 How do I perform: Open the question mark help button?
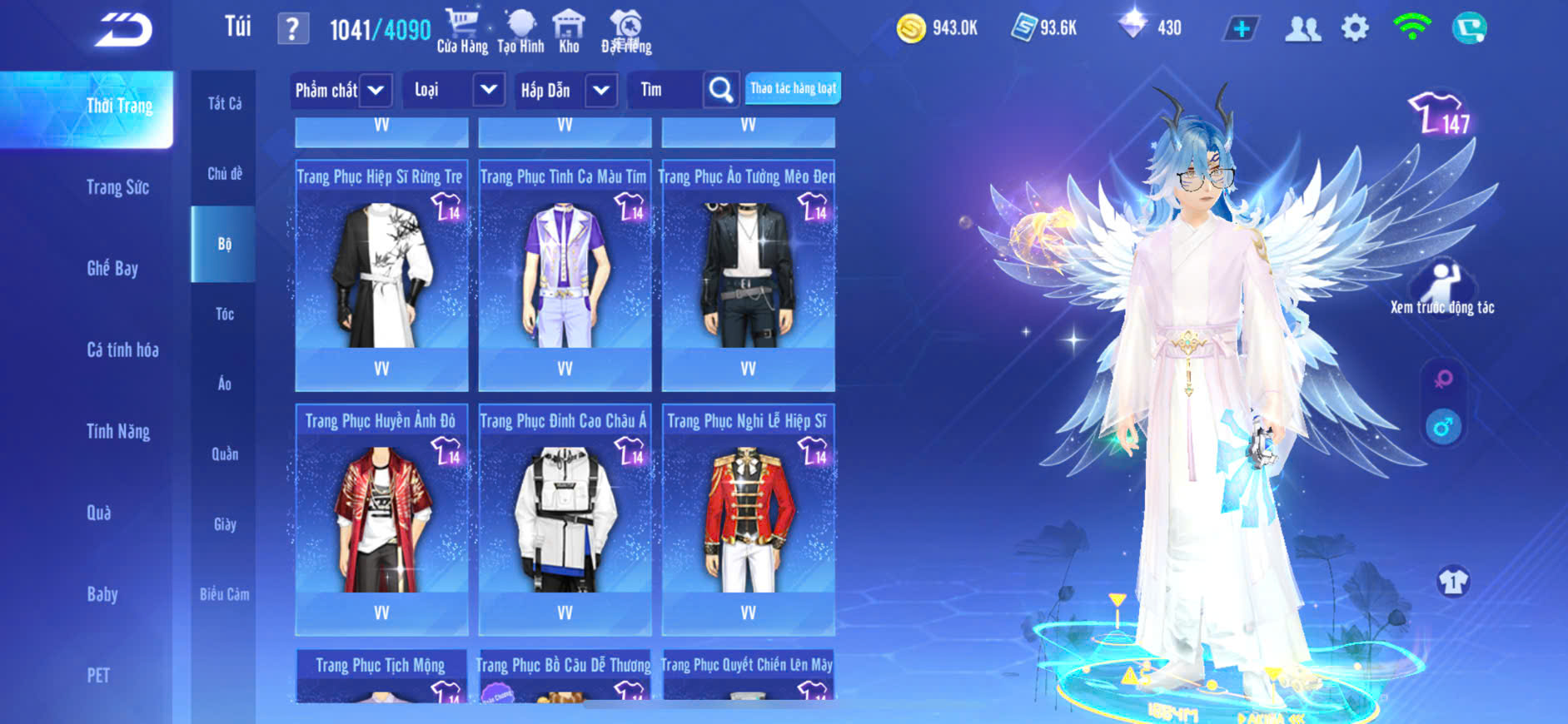point(292,29)
